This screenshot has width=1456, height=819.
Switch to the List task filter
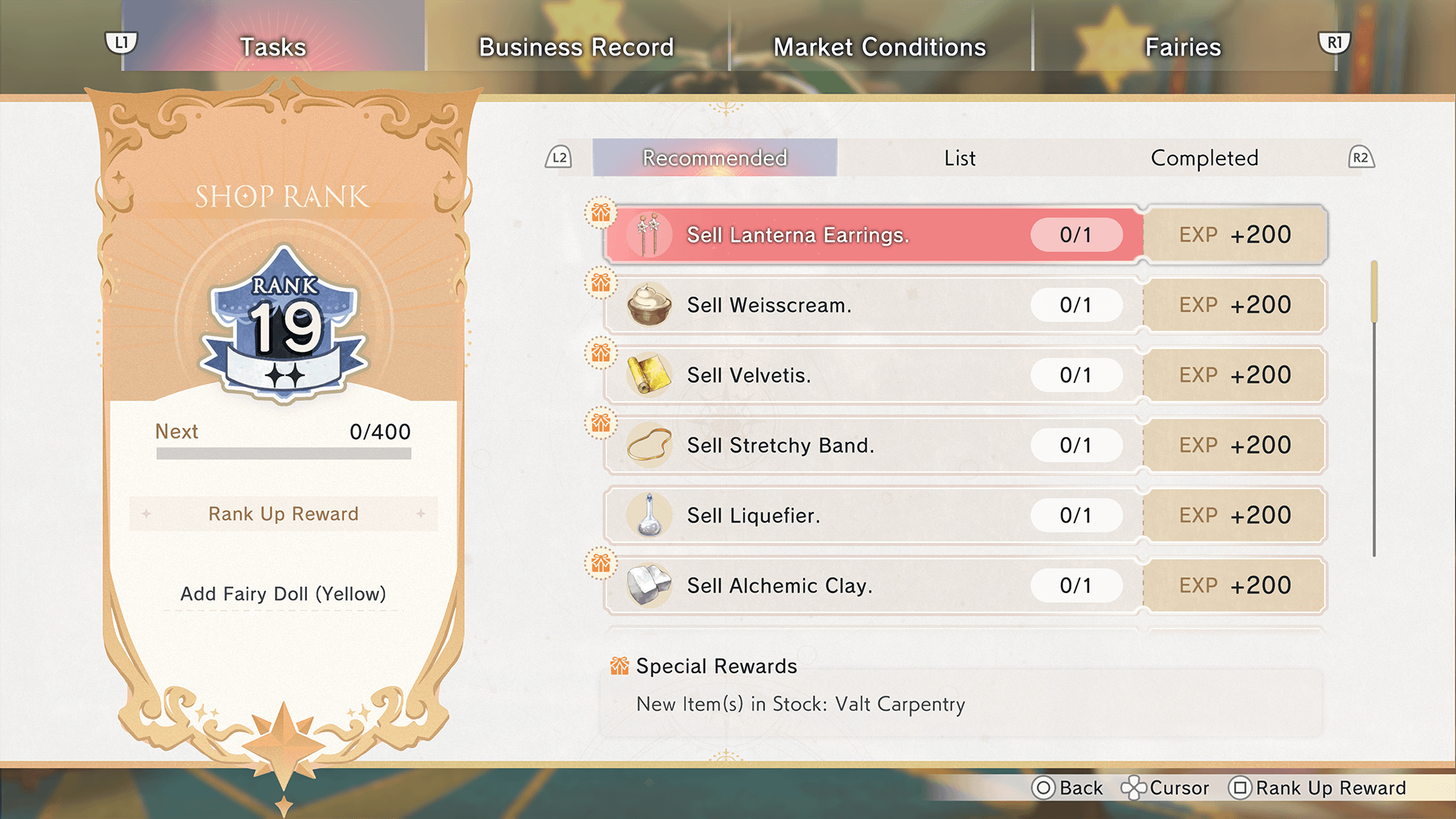point(960,158)
